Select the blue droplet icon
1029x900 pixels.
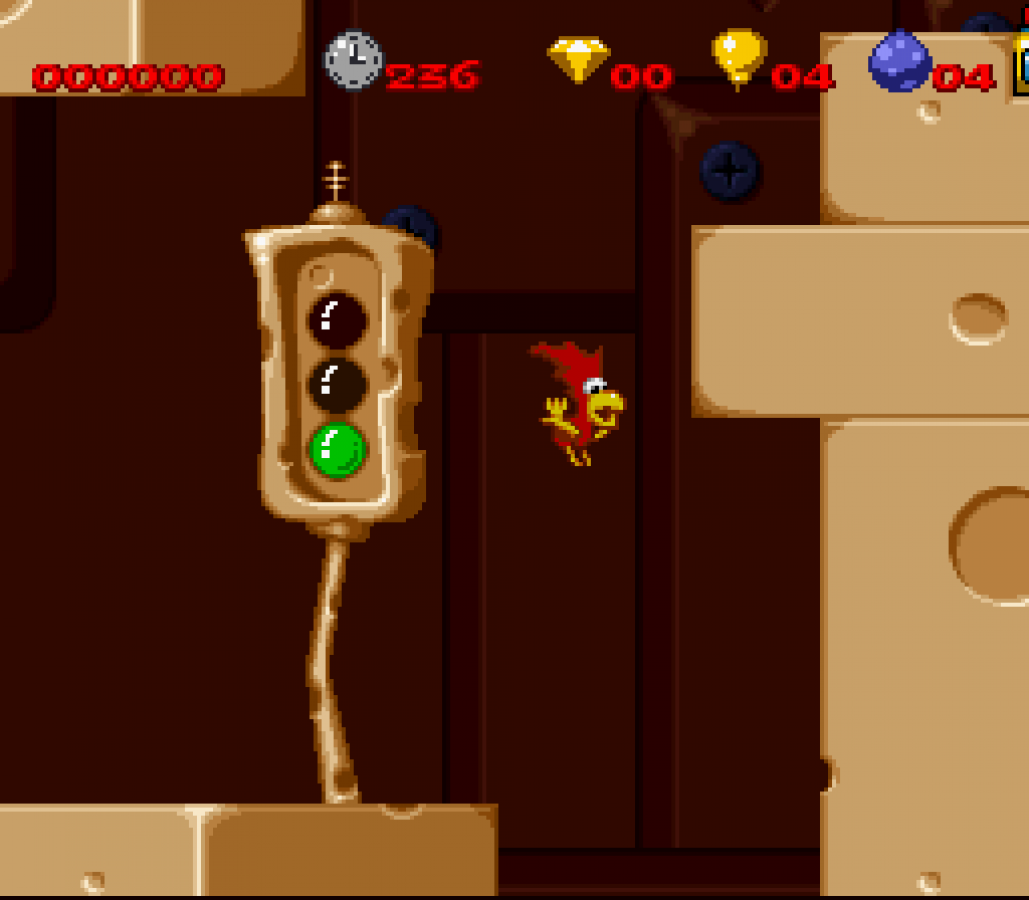click(899, 60)
